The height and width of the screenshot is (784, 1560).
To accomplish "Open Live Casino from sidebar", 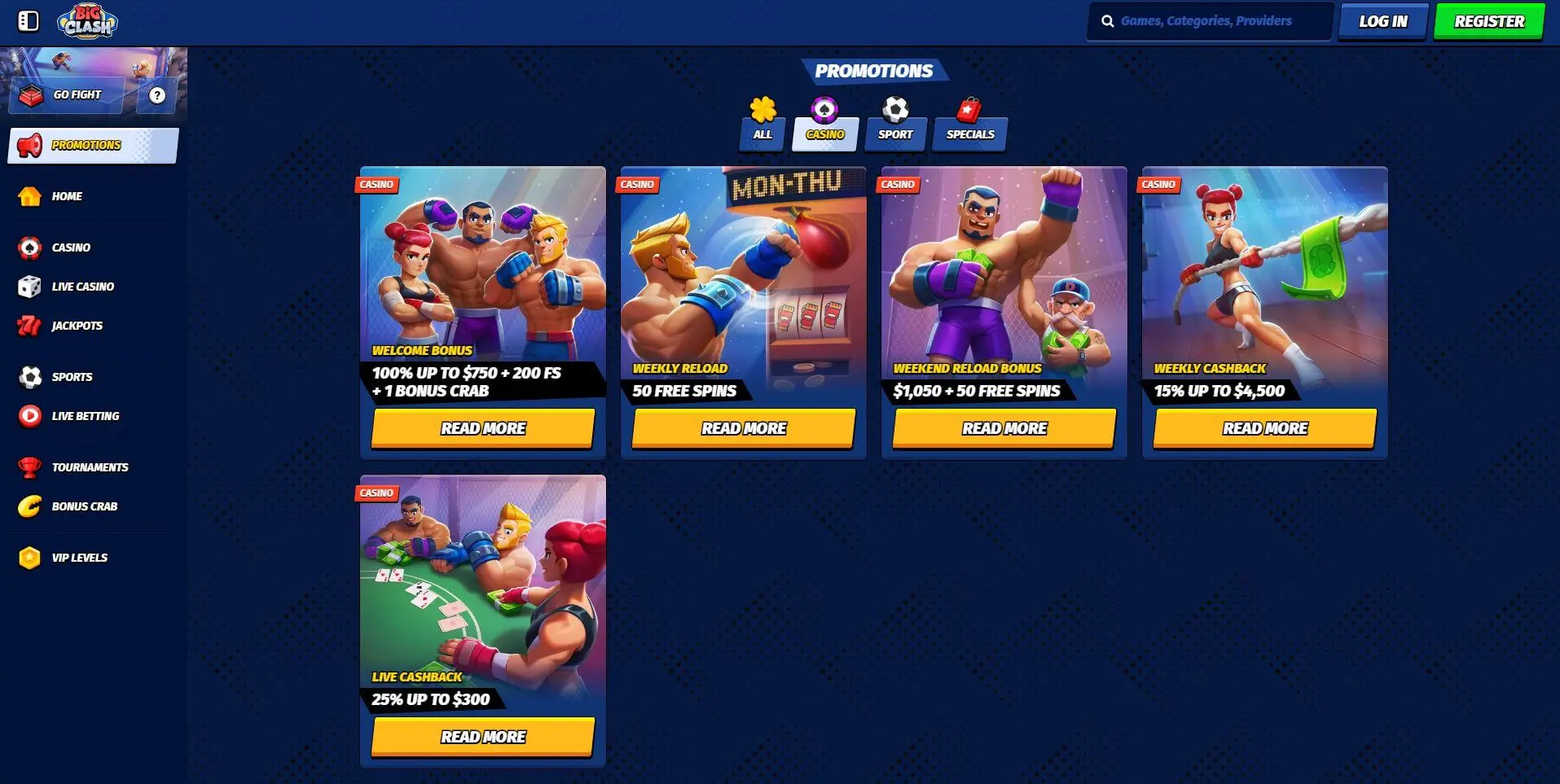I will pos(82,287).
